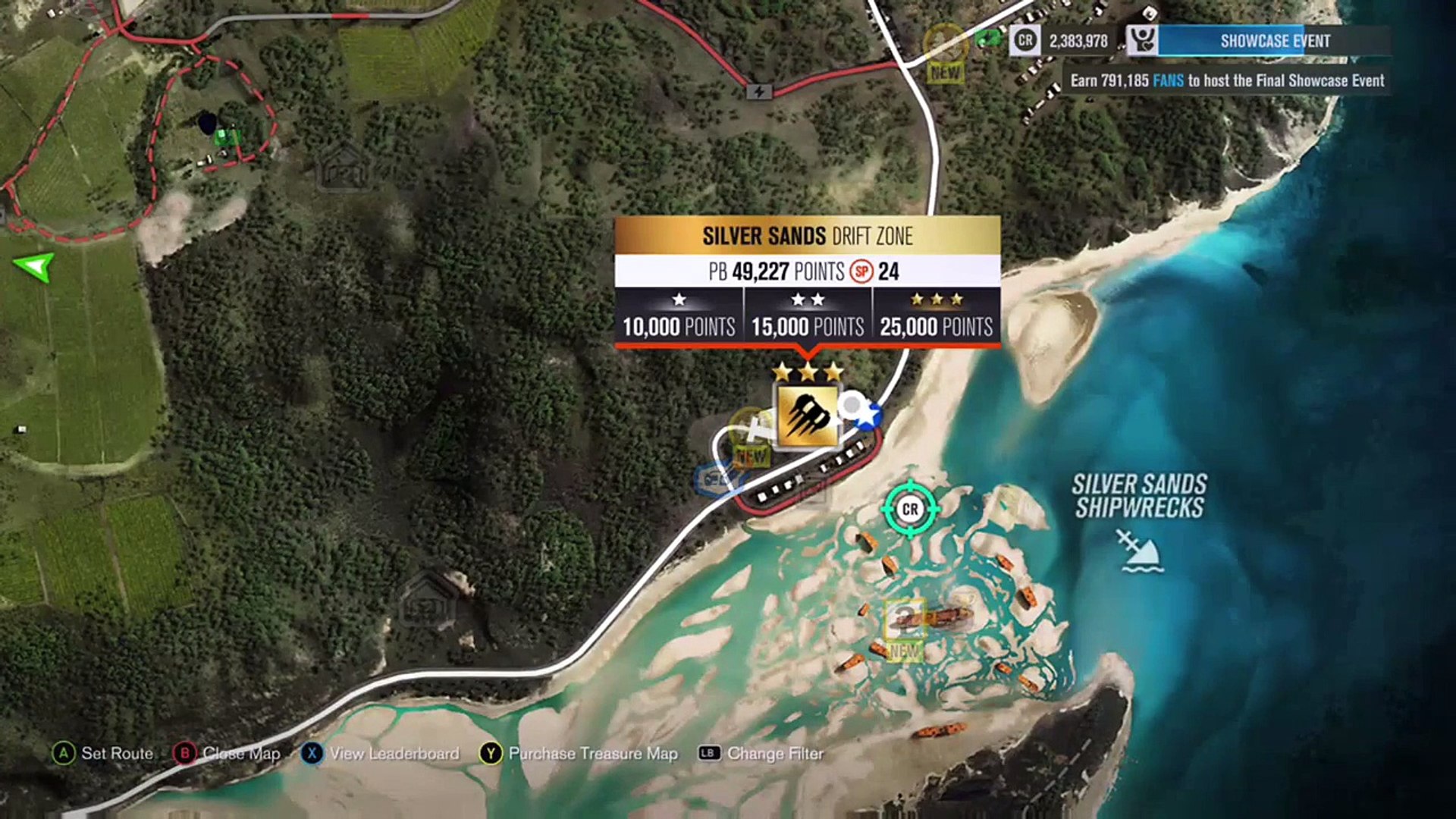Select the Silver Sands Drift Zone marker
The height and width of the screenshot is (819, 1456).
pos(807,416)
